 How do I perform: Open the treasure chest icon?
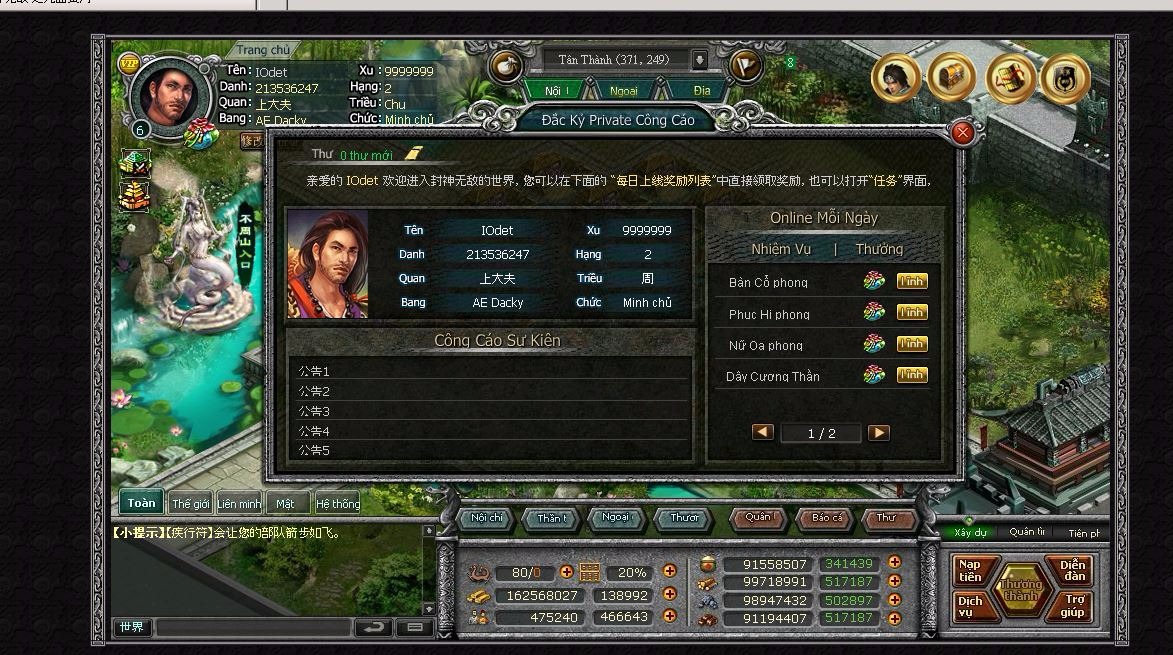coord(950,77)
